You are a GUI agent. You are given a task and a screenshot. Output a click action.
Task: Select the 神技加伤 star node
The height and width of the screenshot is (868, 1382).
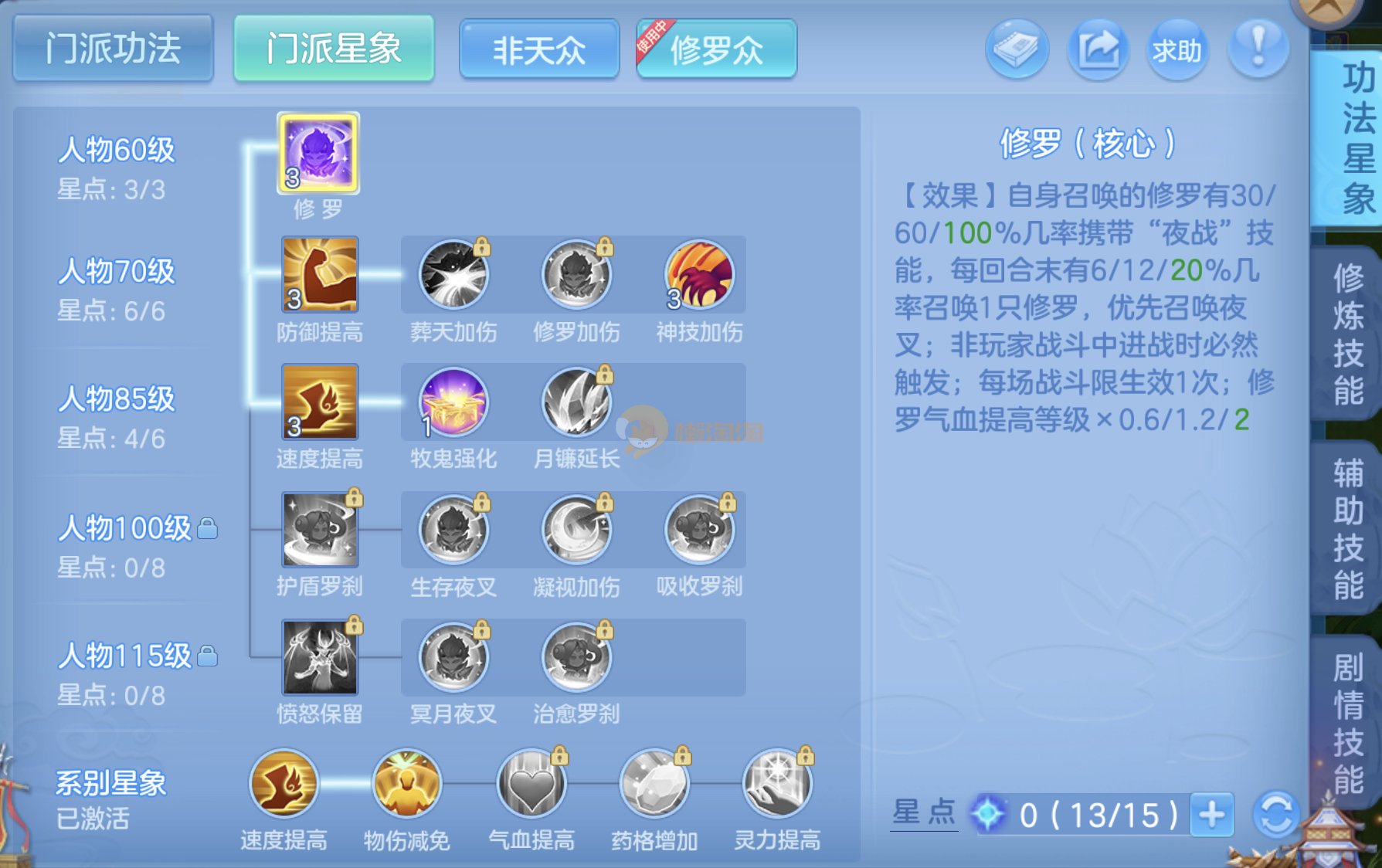(x=699, y=275)
